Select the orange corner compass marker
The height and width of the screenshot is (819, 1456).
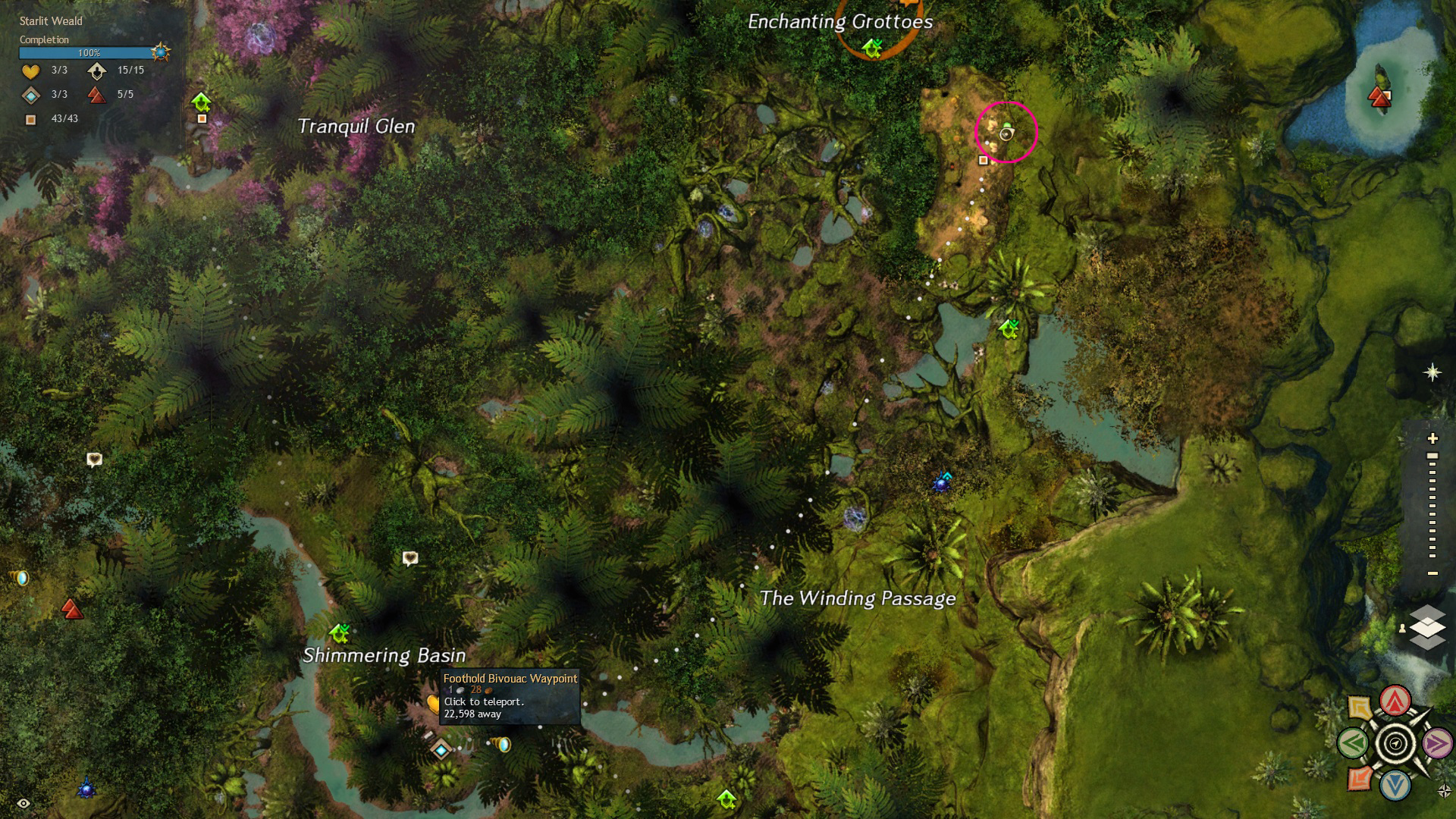(1360, 779)
